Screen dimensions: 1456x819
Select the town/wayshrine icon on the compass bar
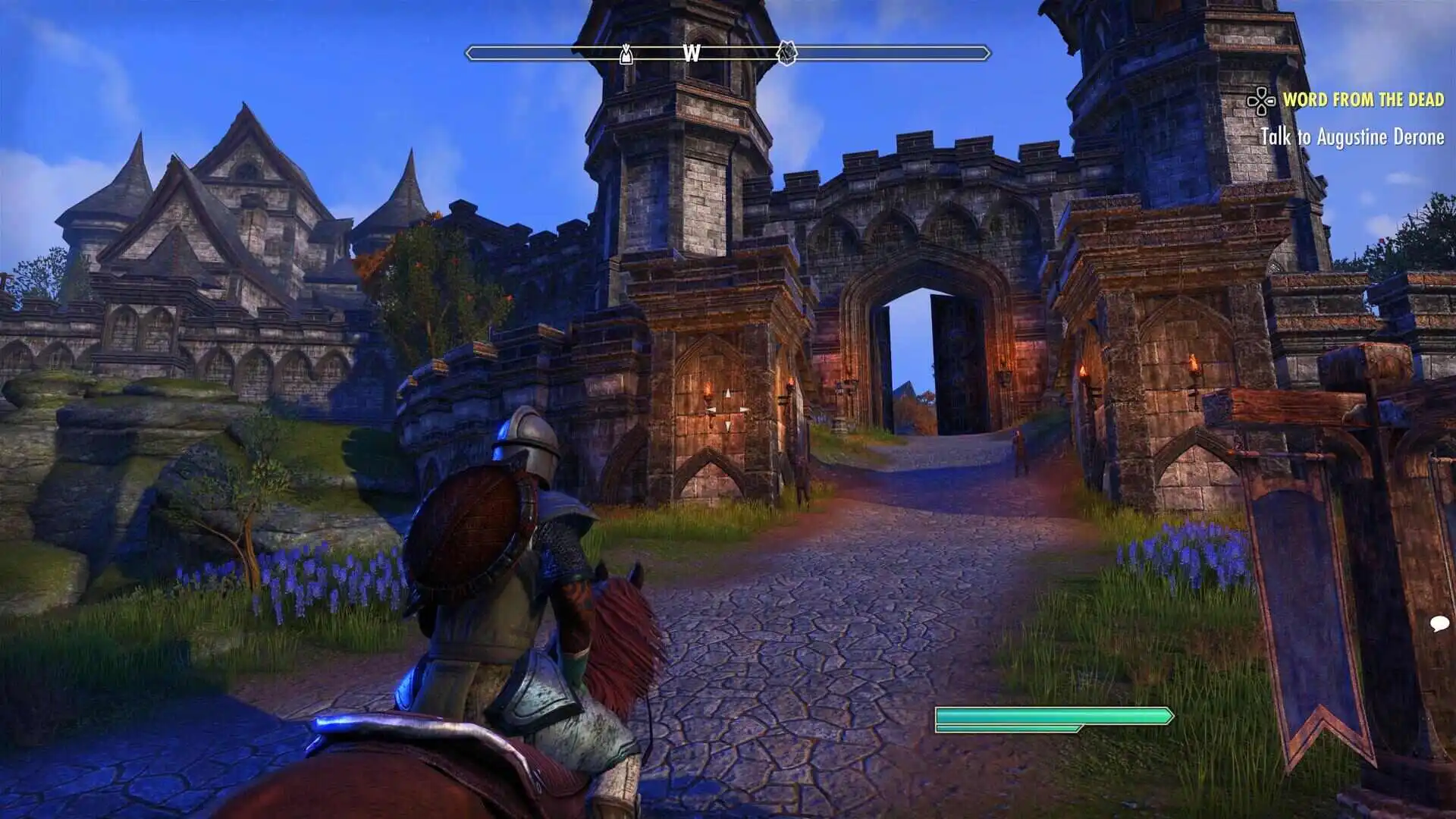pos(786,54)
